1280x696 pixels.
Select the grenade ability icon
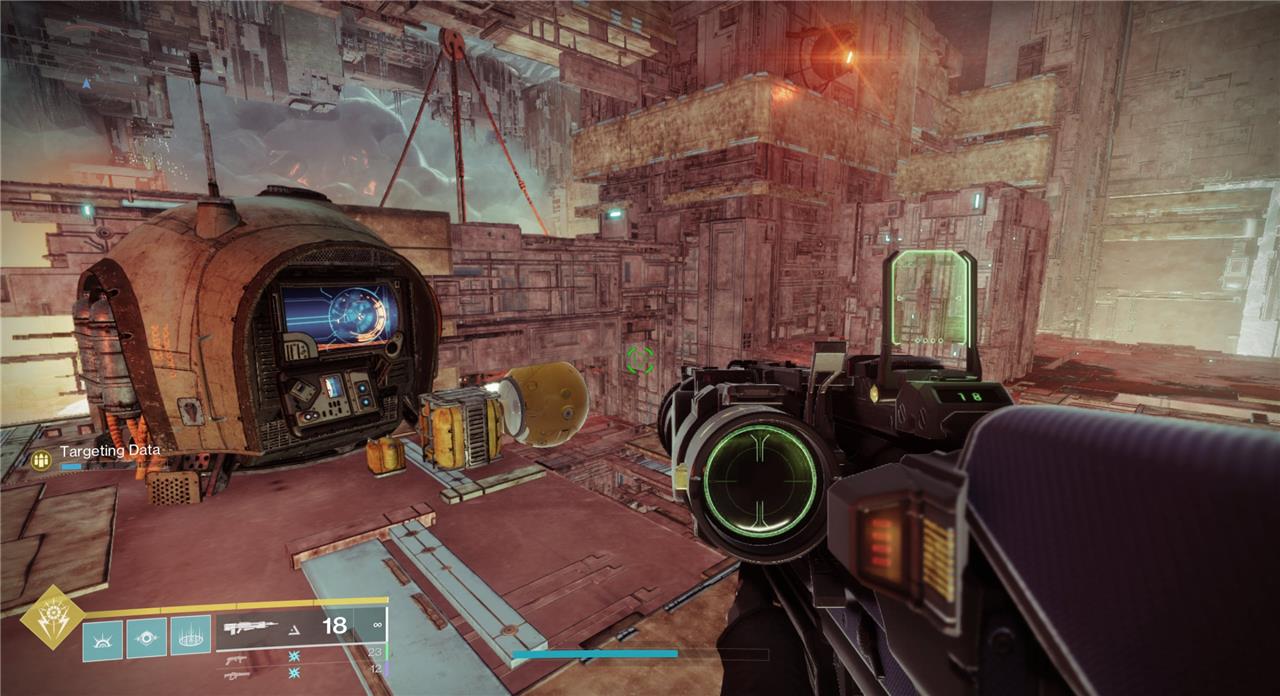102,639
